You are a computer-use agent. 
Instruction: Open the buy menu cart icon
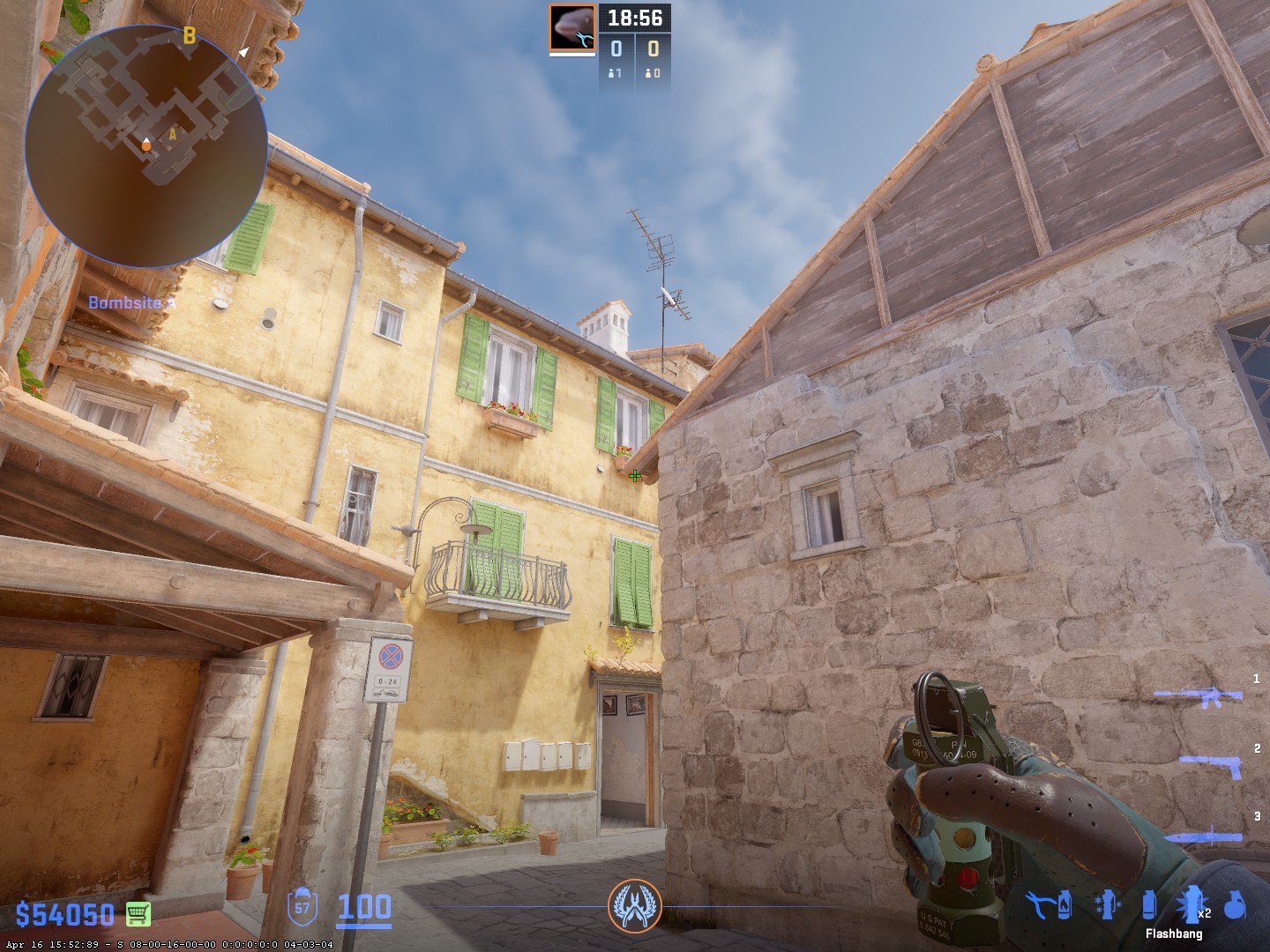138,913
